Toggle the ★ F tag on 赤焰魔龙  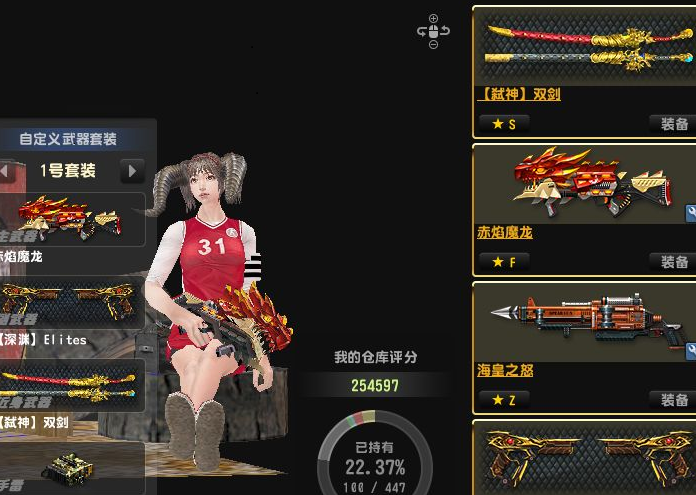(x=504, y=262)
